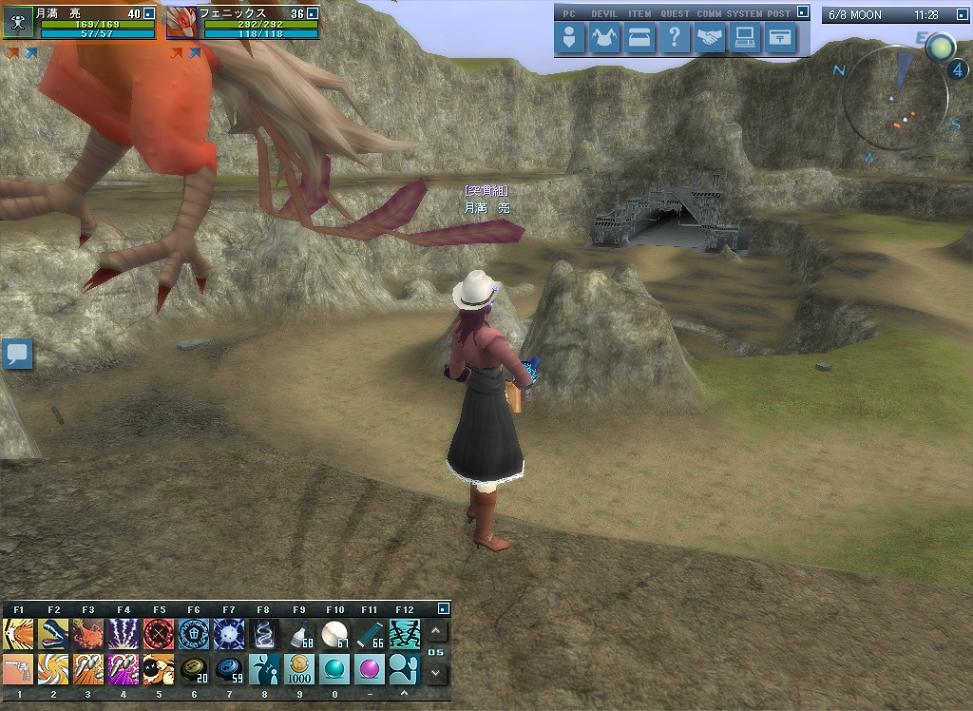Viewport: 973px width, 711px height.
Task: Open the PC character menu
Action: 570,38
